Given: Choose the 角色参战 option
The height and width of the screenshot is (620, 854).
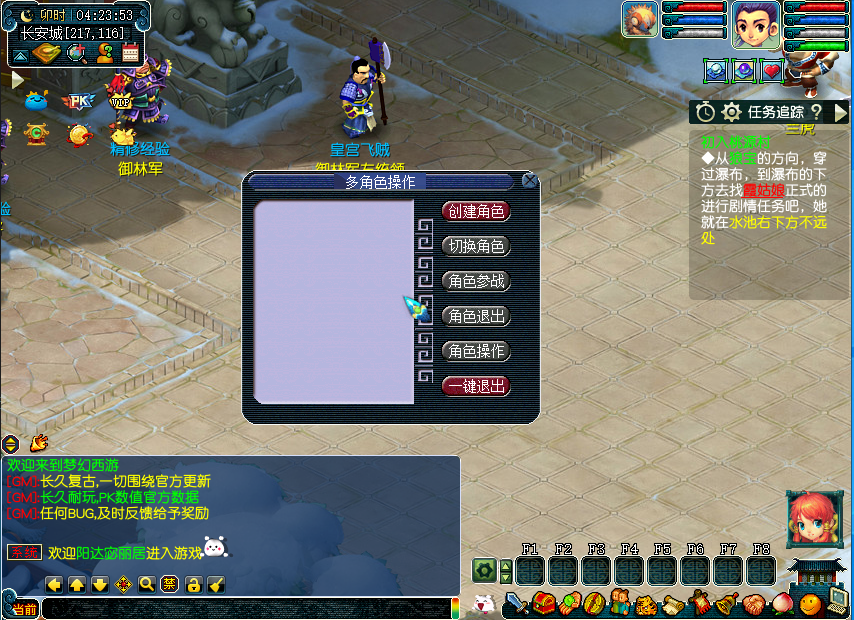Looking at the screenshot, I should point(476,281).
